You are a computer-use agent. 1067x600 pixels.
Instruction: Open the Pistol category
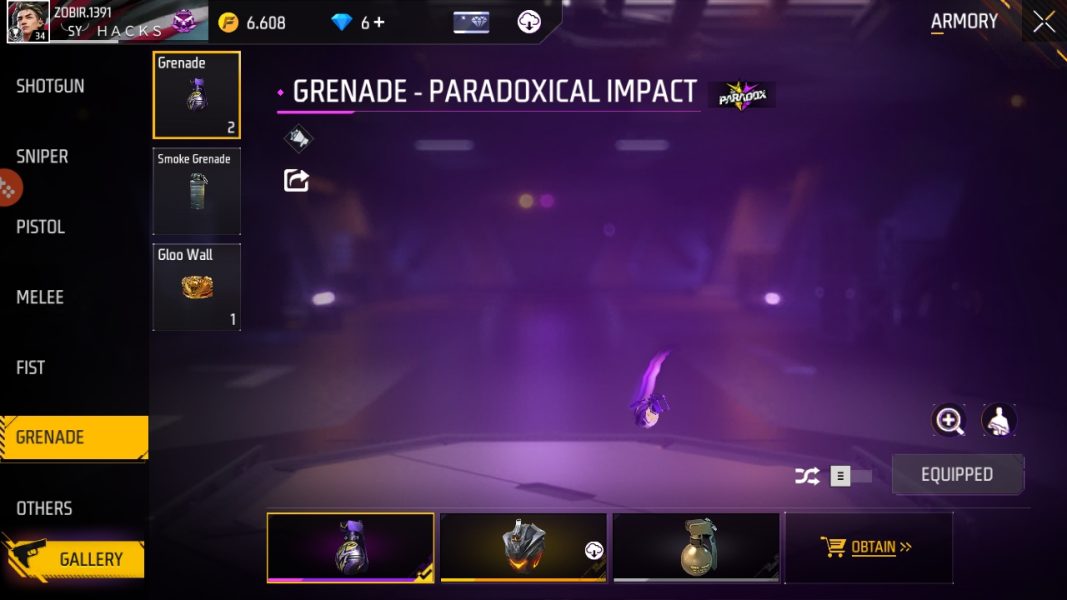40,227
